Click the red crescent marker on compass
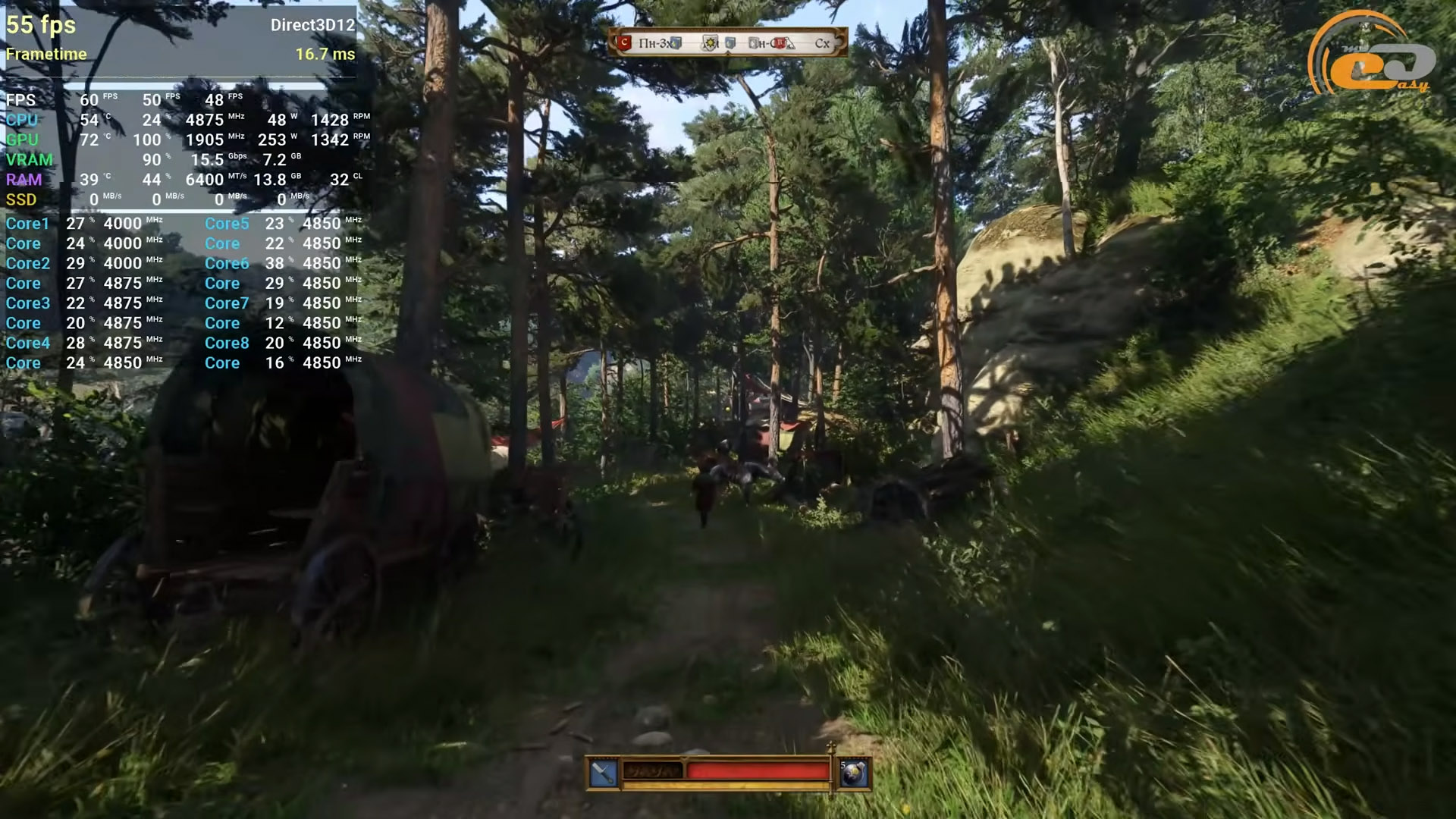Image resolution: width=1456 pixels, height=819 pixels. [624, 43]
